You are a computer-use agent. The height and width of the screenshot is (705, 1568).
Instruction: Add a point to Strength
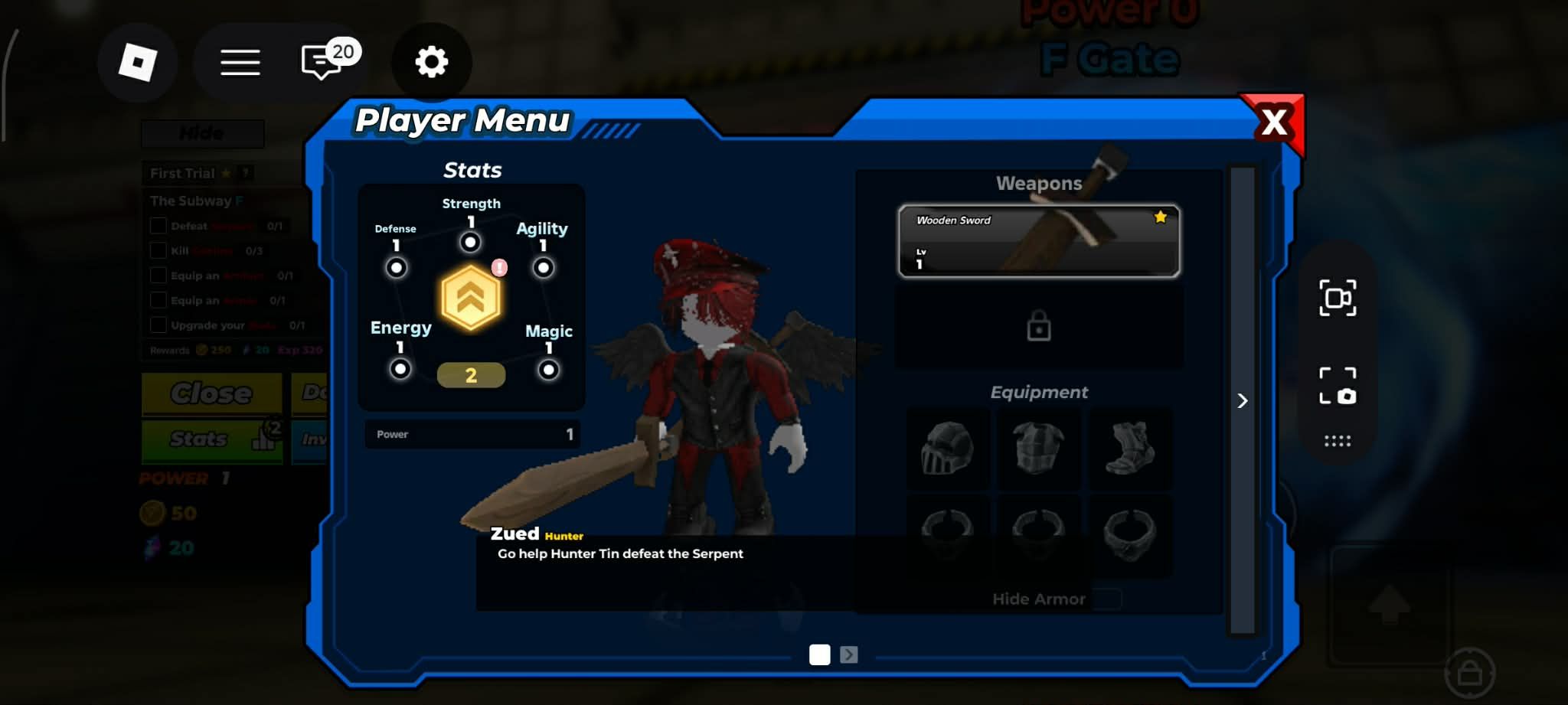coord(470,243)
